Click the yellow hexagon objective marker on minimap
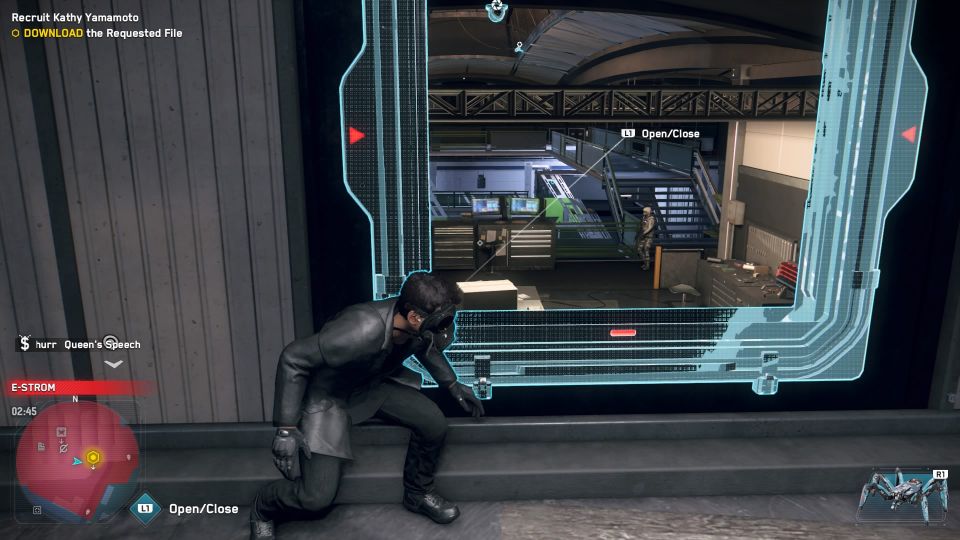The height and width of the screenshot is (540, 960). 93,457
